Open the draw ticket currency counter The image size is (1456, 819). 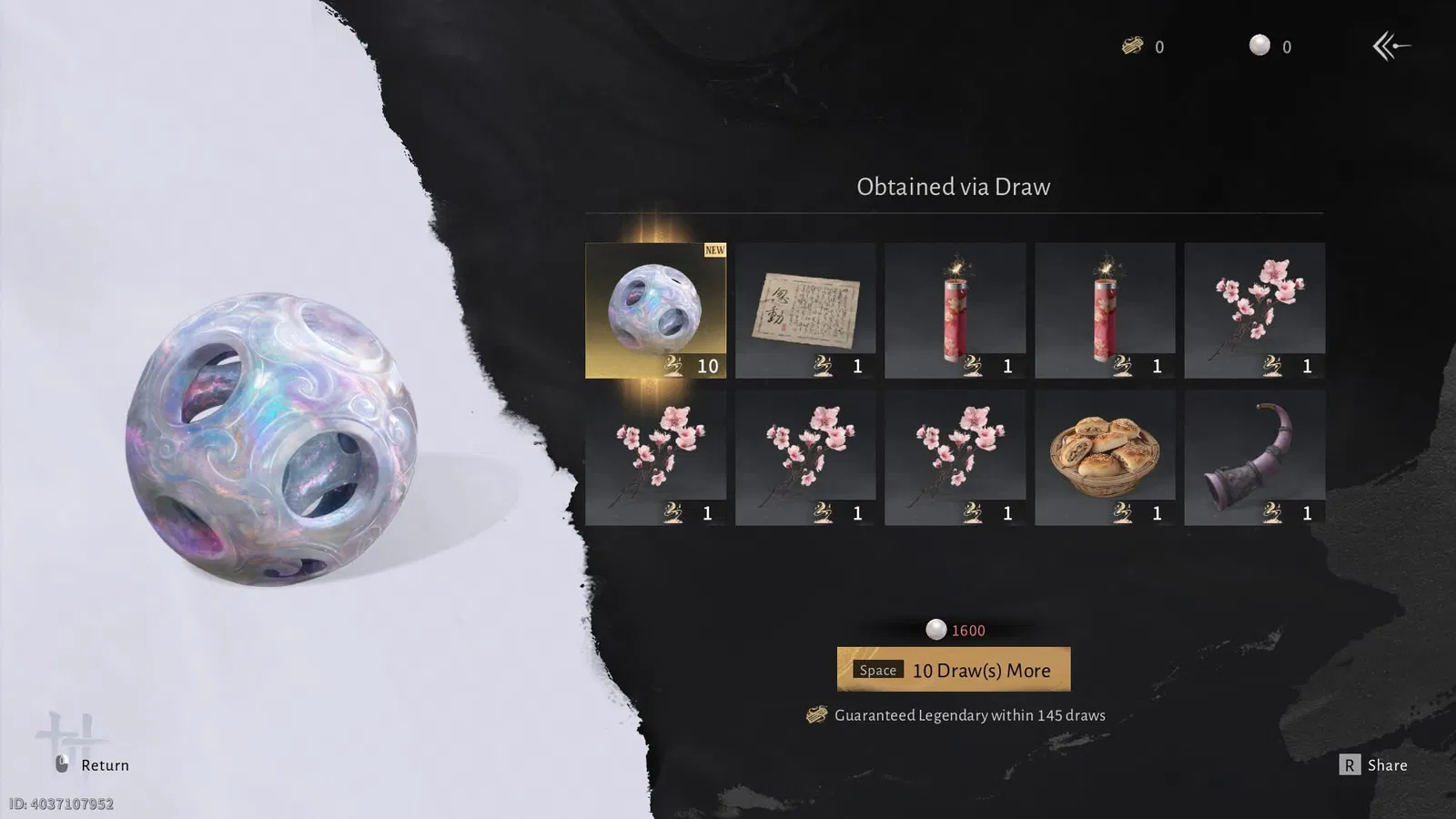[x=1143, y=46]
